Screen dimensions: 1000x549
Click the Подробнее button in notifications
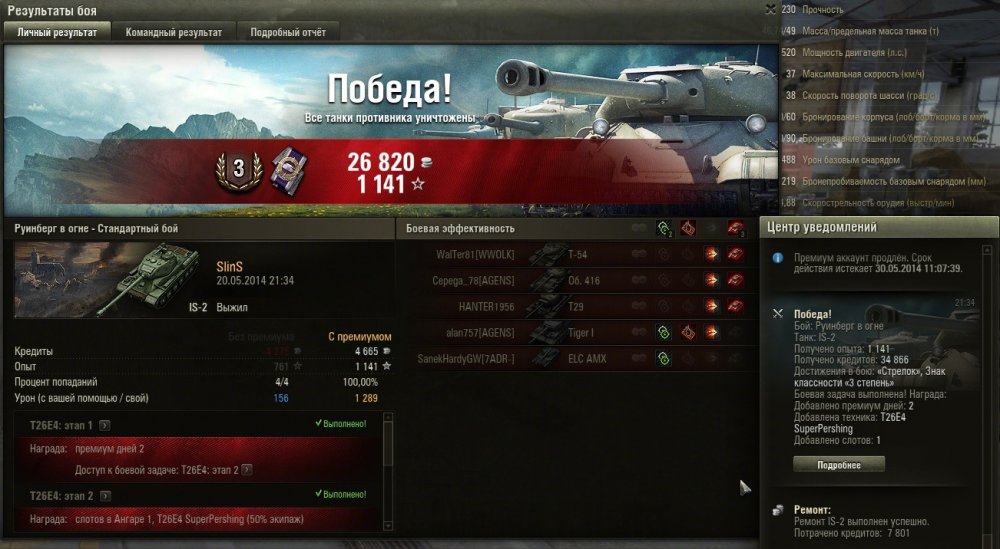[x=839, y=464]
